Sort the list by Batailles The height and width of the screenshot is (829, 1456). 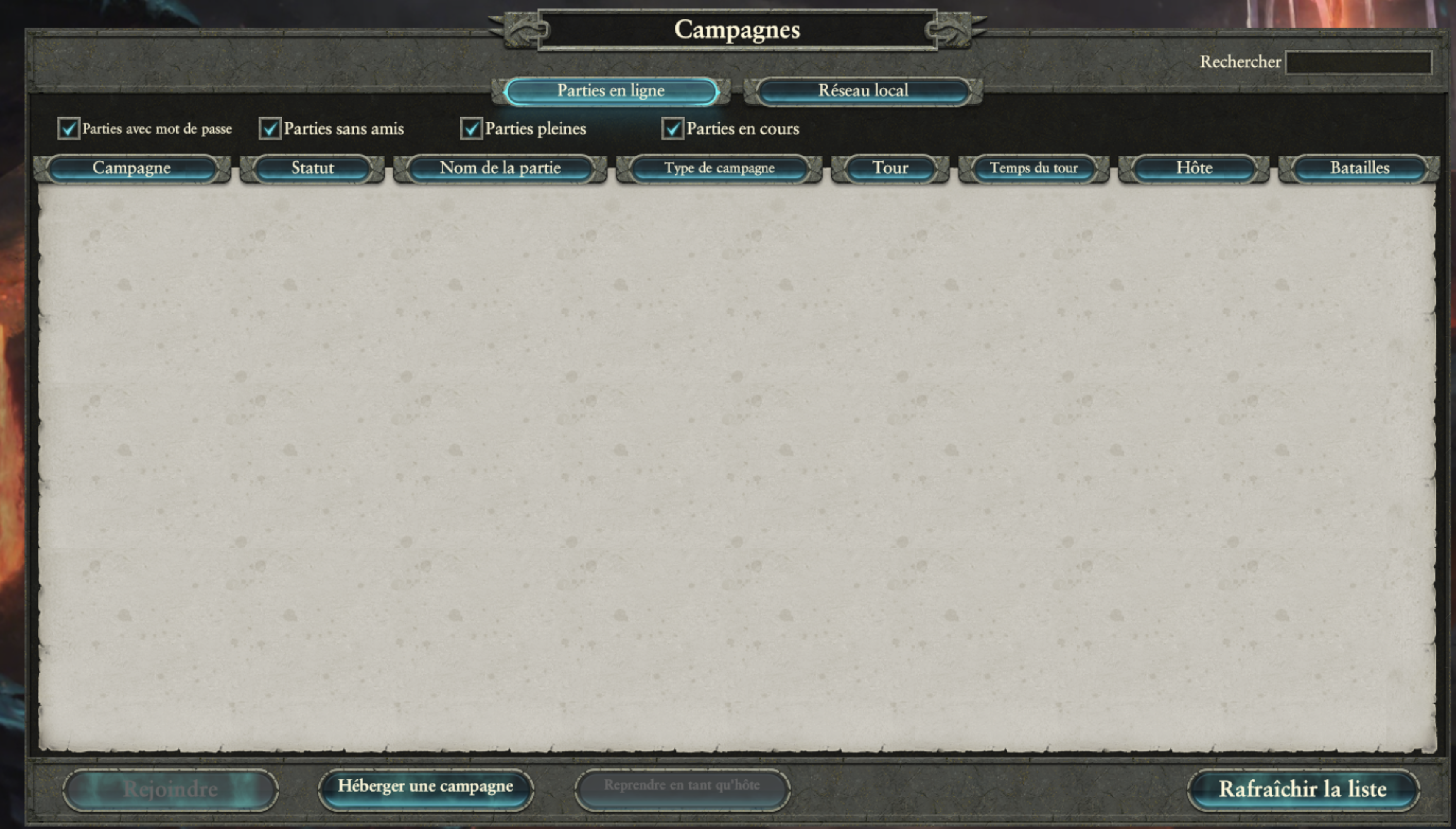[x=1359, y=169]
